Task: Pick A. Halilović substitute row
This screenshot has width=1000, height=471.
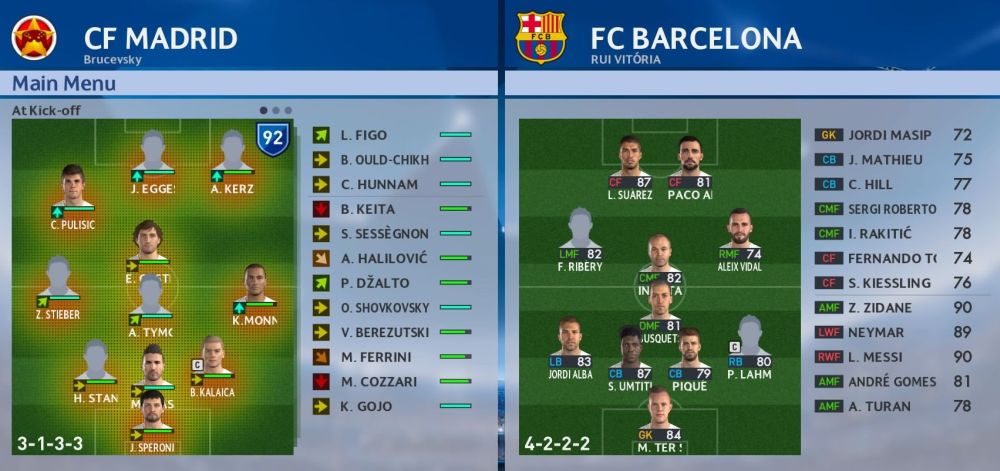Action: pos(392,258)
